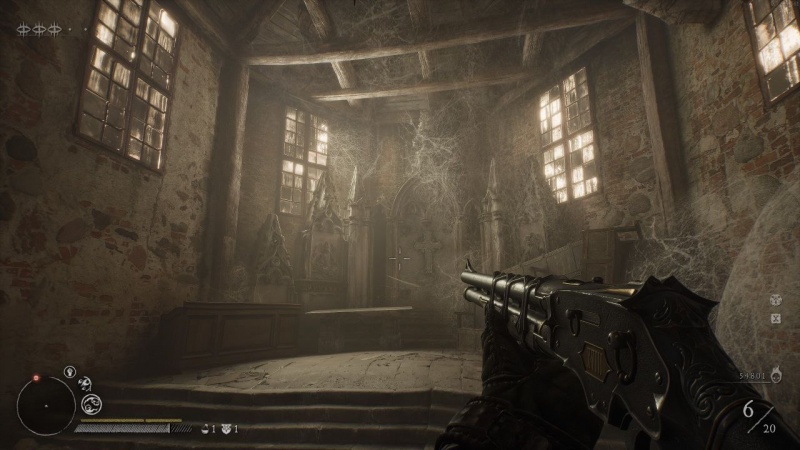
Task: Activate the large swirl spell icon
Action: coord(91,403)
